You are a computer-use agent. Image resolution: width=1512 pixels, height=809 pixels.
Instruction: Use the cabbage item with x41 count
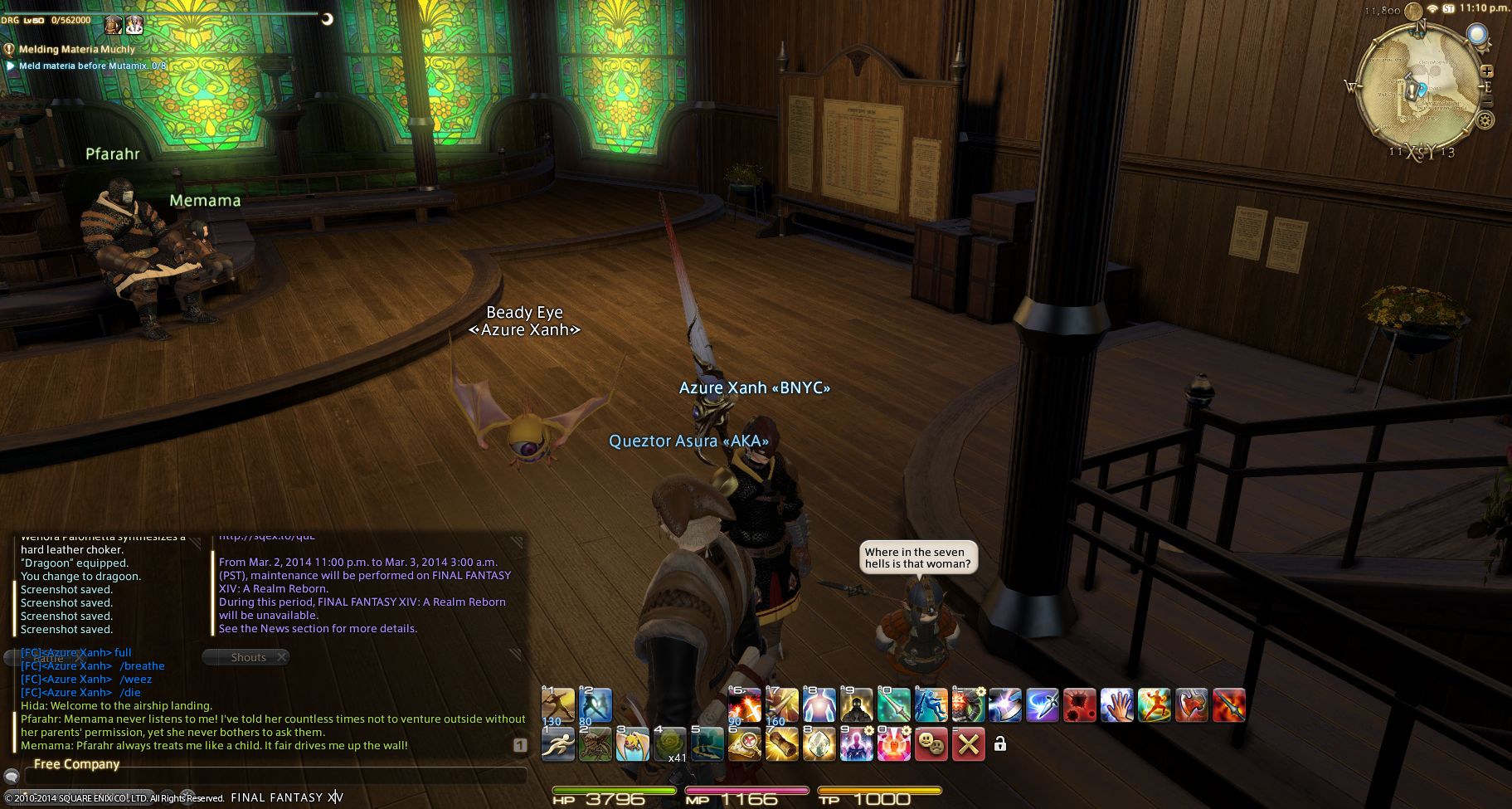click(668, 744)
